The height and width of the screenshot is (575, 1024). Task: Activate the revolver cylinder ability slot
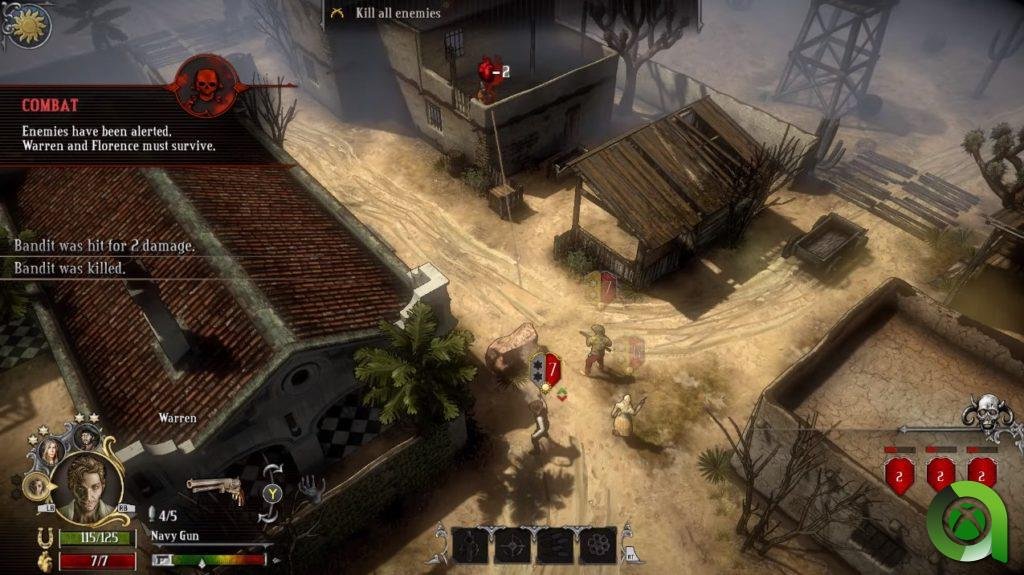pyautogui.click(x=597, y=545)
